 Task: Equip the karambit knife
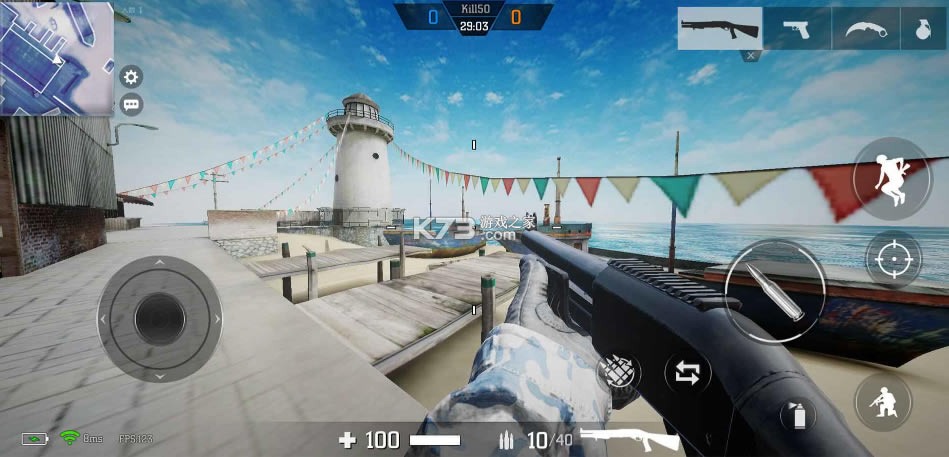tap(866, 28)
